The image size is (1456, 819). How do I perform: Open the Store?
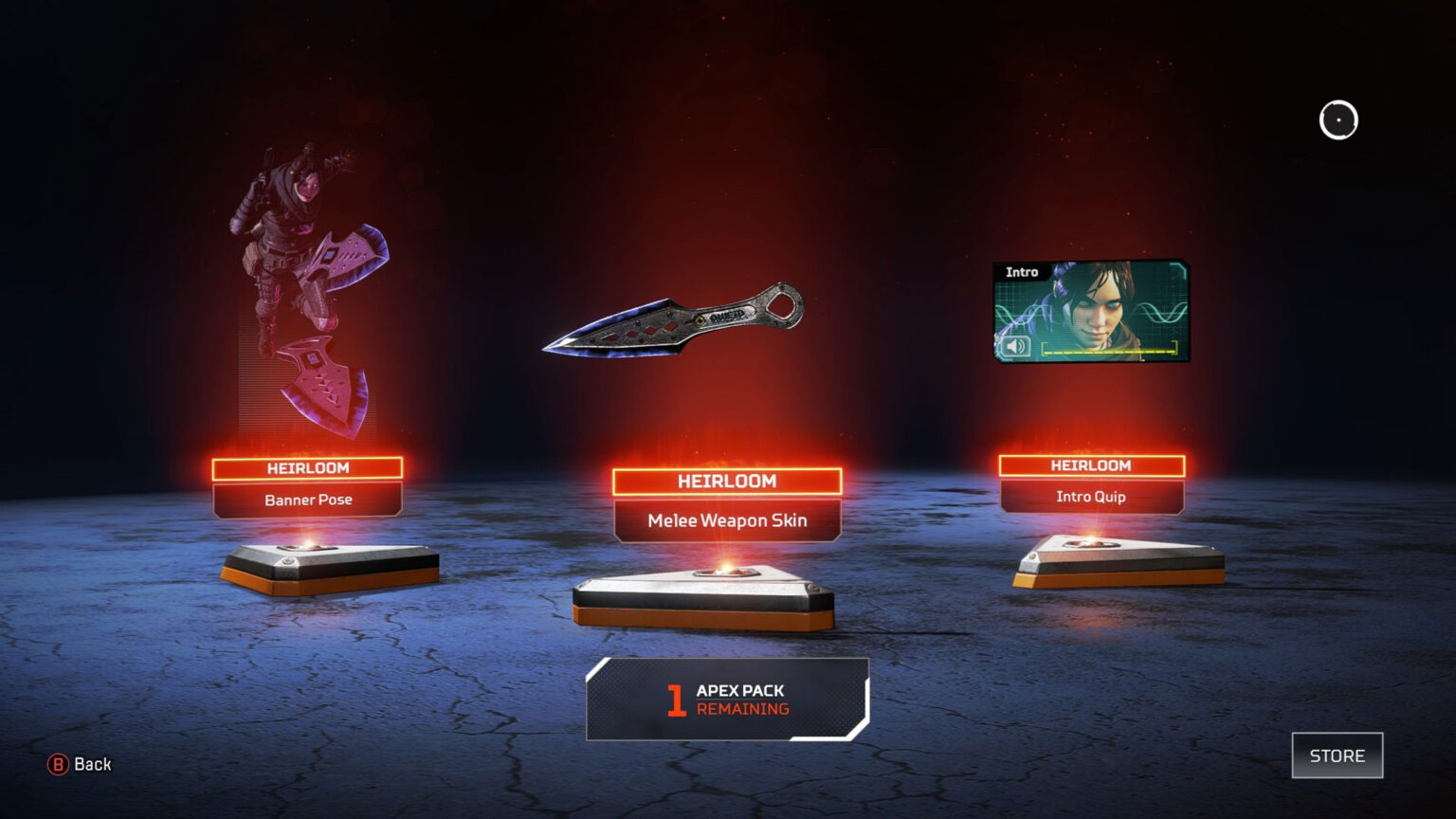[1337, 755]
